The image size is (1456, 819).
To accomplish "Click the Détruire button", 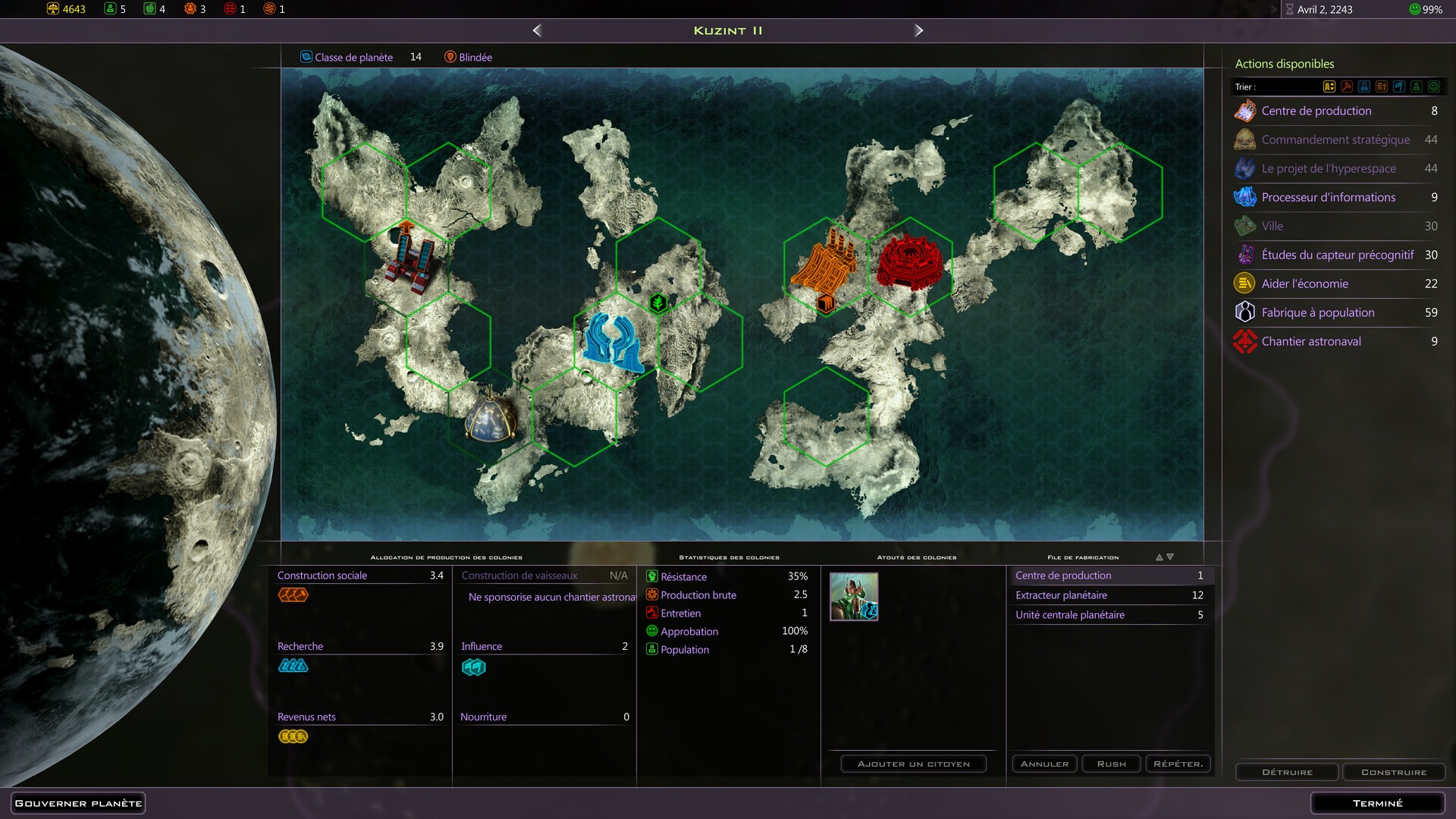I will pyautogui.click(x=1287, y=772).
